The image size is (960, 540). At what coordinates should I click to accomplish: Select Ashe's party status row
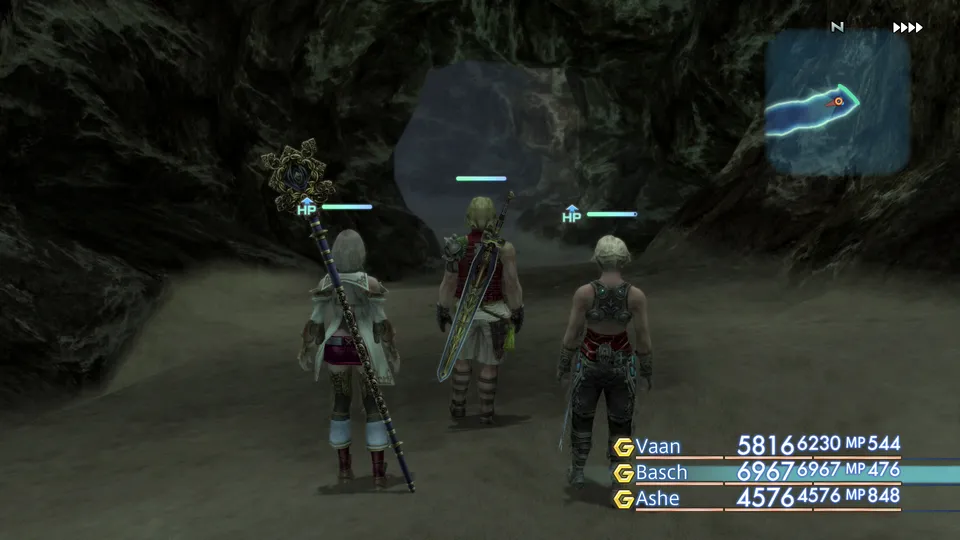click(x=757, y=497)
